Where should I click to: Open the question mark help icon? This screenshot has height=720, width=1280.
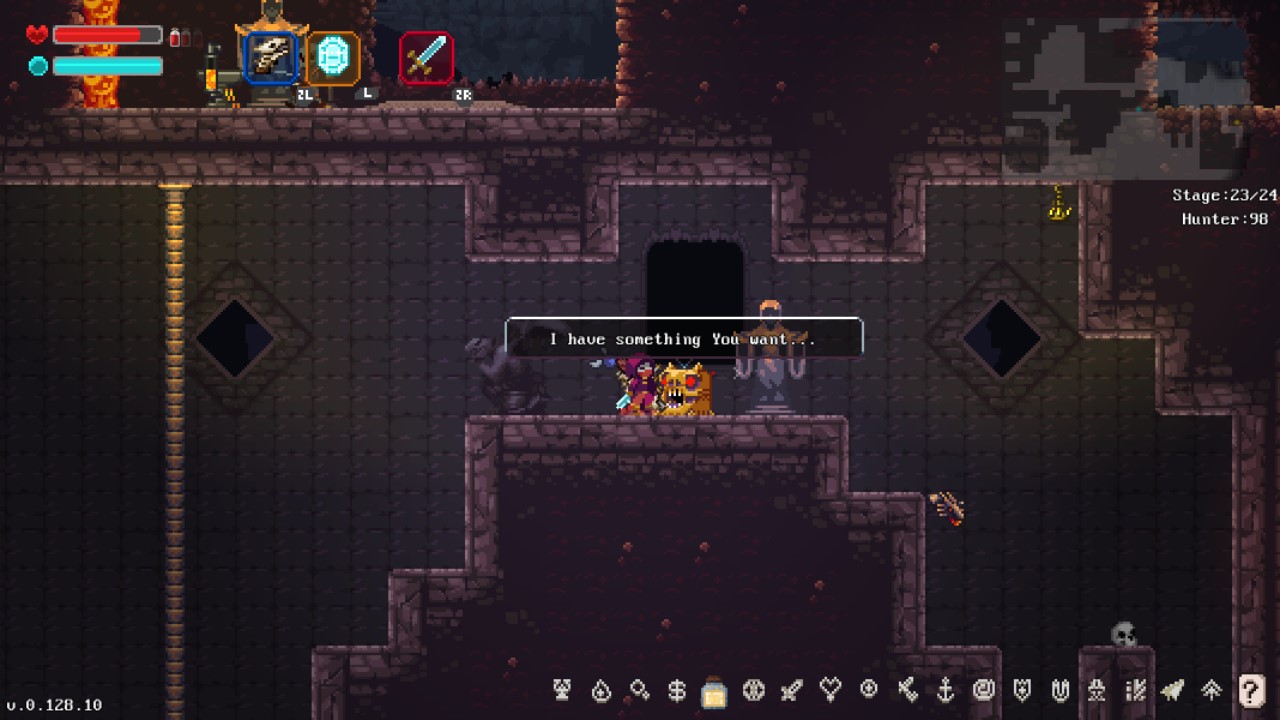(x=1250, y=690)
